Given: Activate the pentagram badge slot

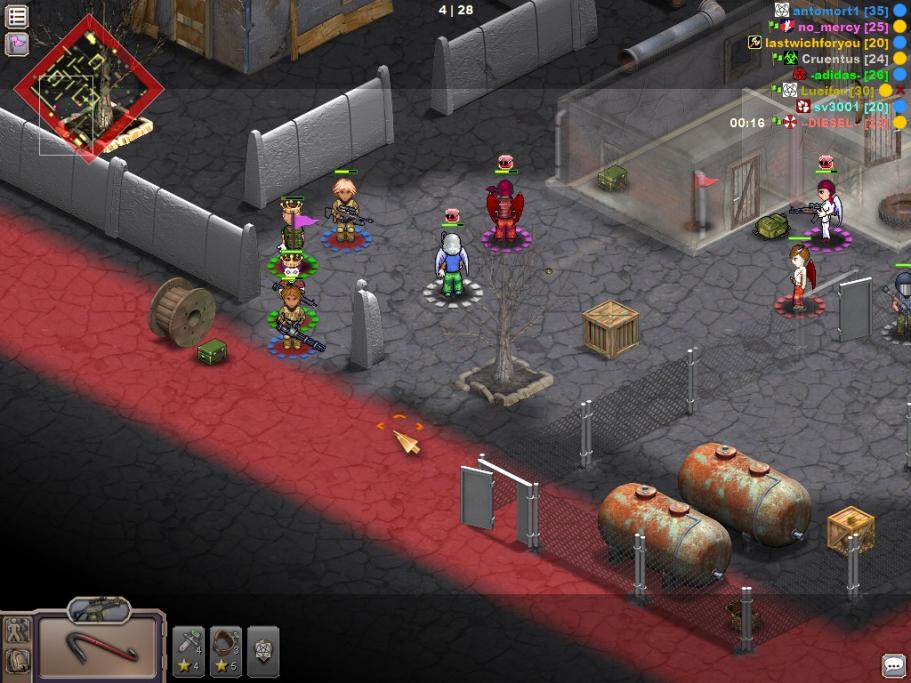Looking at the screenshot, I should pos(263,651).
